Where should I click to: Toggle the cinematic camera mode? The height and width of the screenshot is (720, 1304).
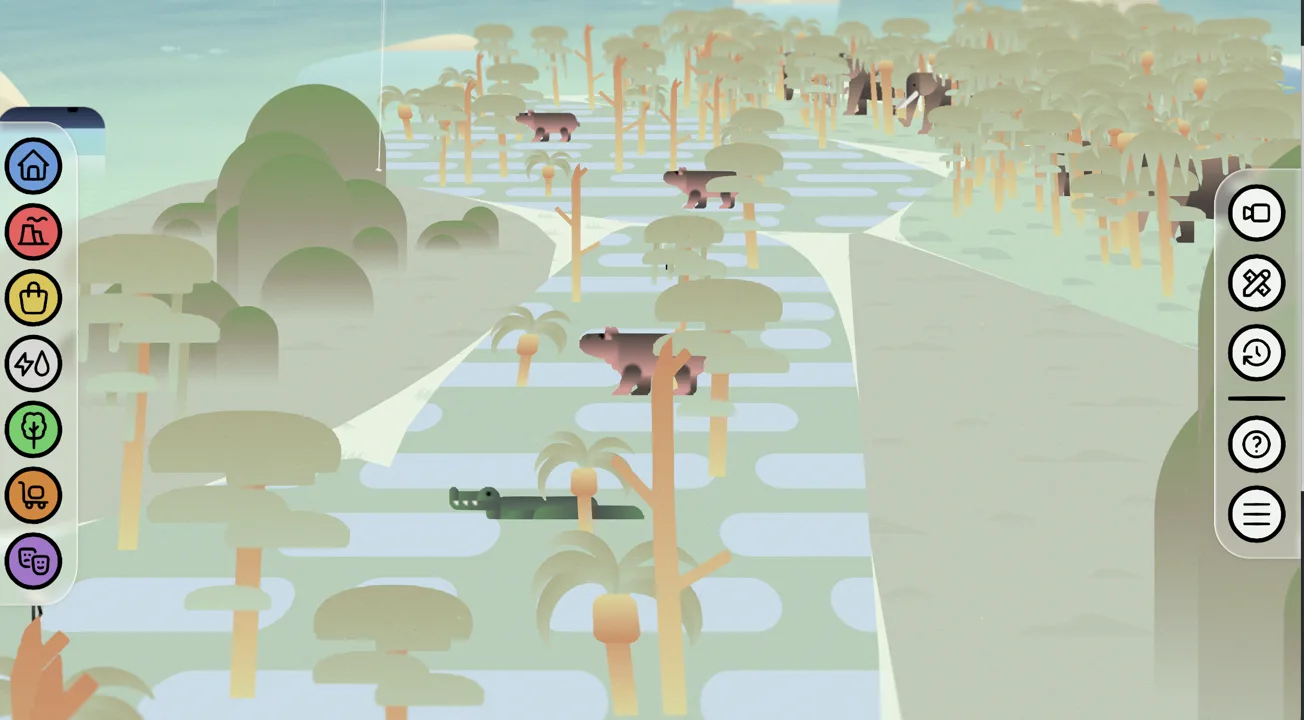(1256, 213)
